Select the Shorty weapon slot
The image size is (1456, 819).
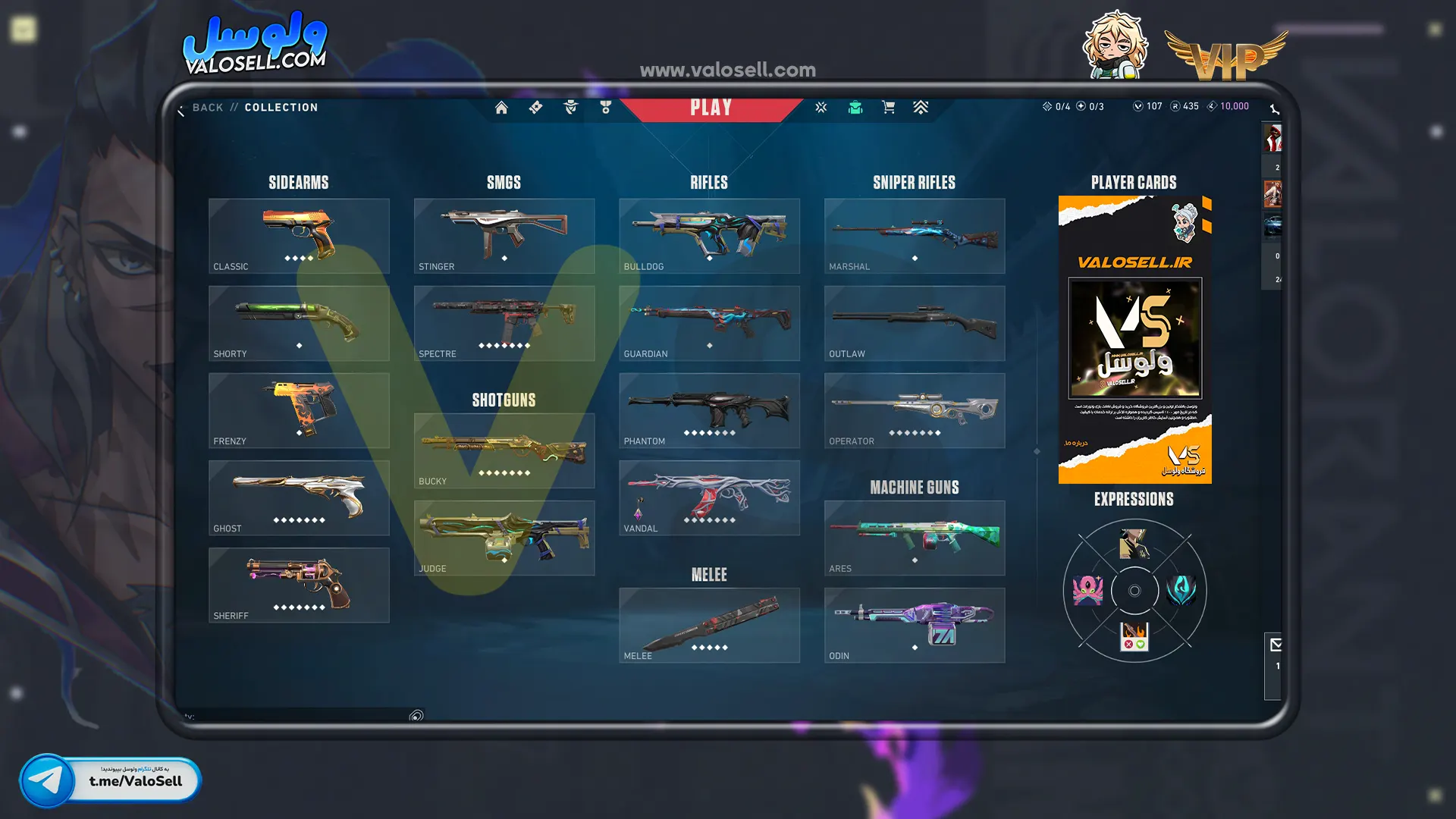[x=299, y=323]
